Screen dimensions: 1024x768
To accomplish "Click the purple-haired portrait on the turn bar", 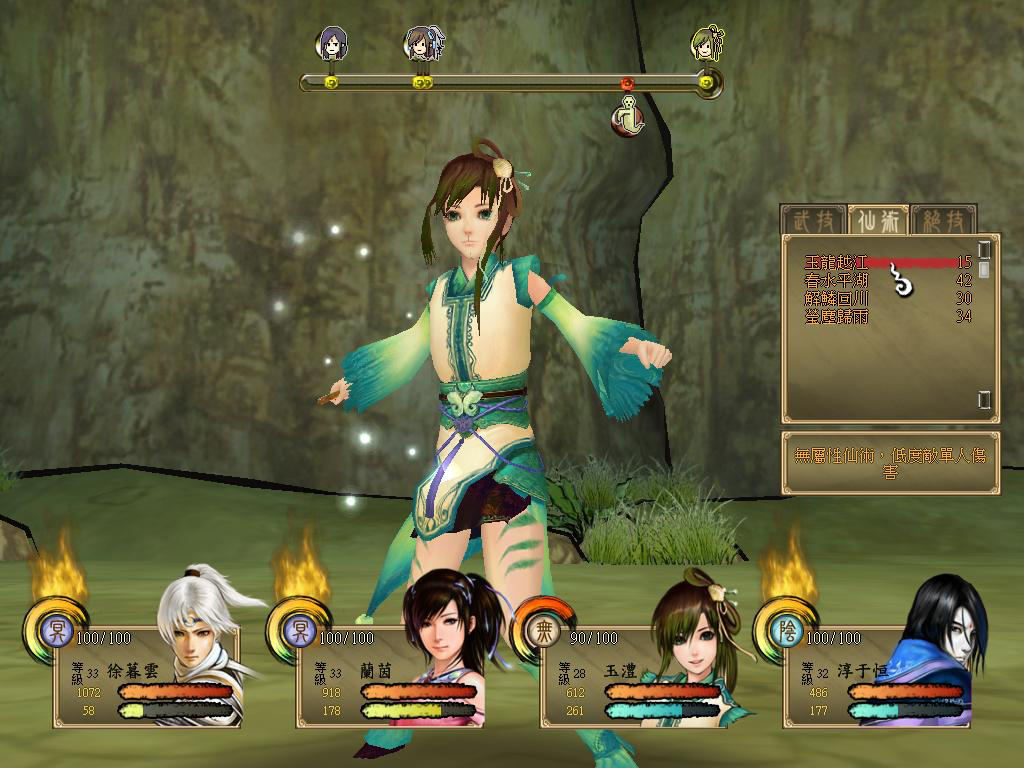I will click(x=332, y=43).
